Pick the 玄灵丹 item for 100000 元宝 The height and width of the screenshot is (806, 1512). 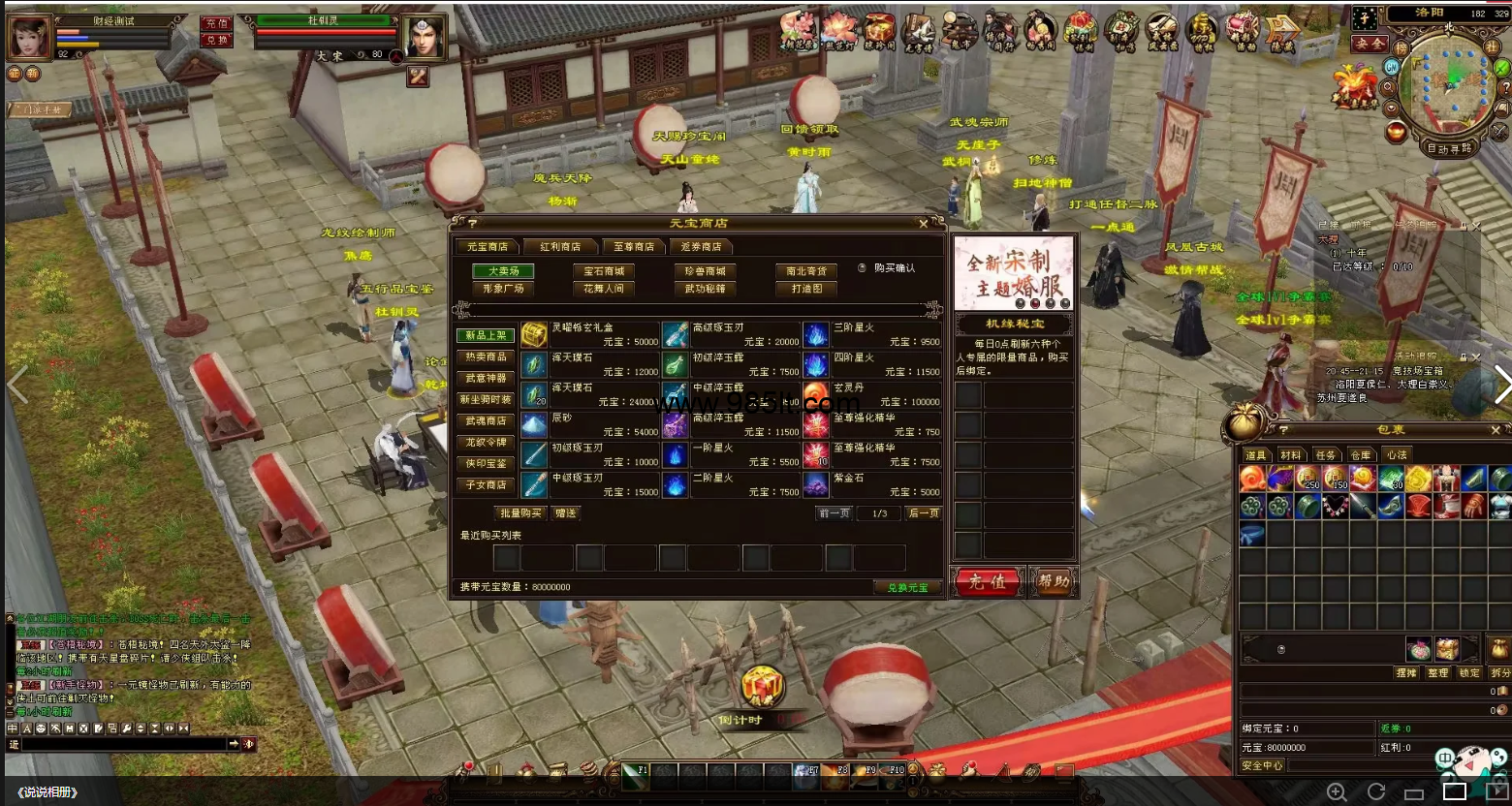click(x=816, y=395)
